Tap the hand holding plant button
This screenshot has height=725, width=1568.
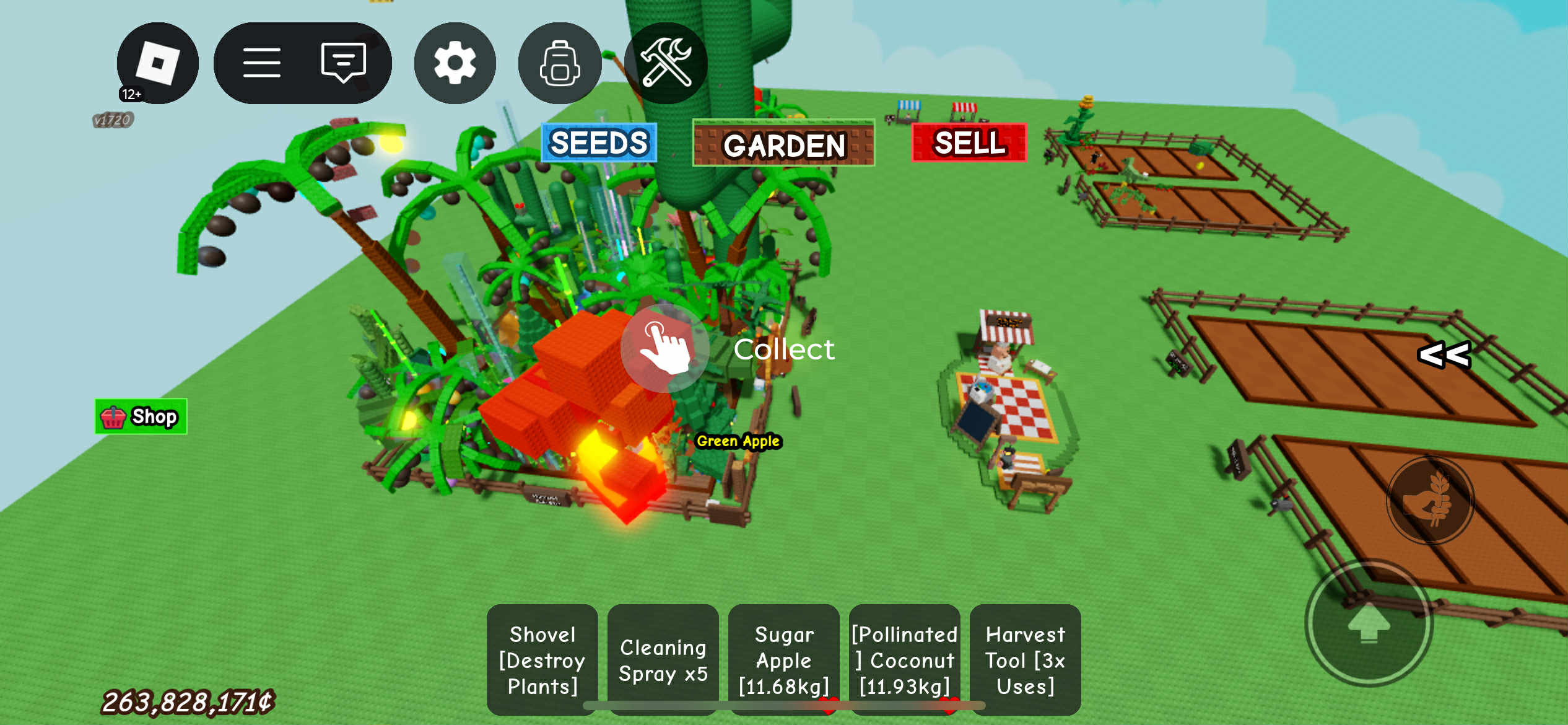pyautogui.click(x=1430, y=500)
